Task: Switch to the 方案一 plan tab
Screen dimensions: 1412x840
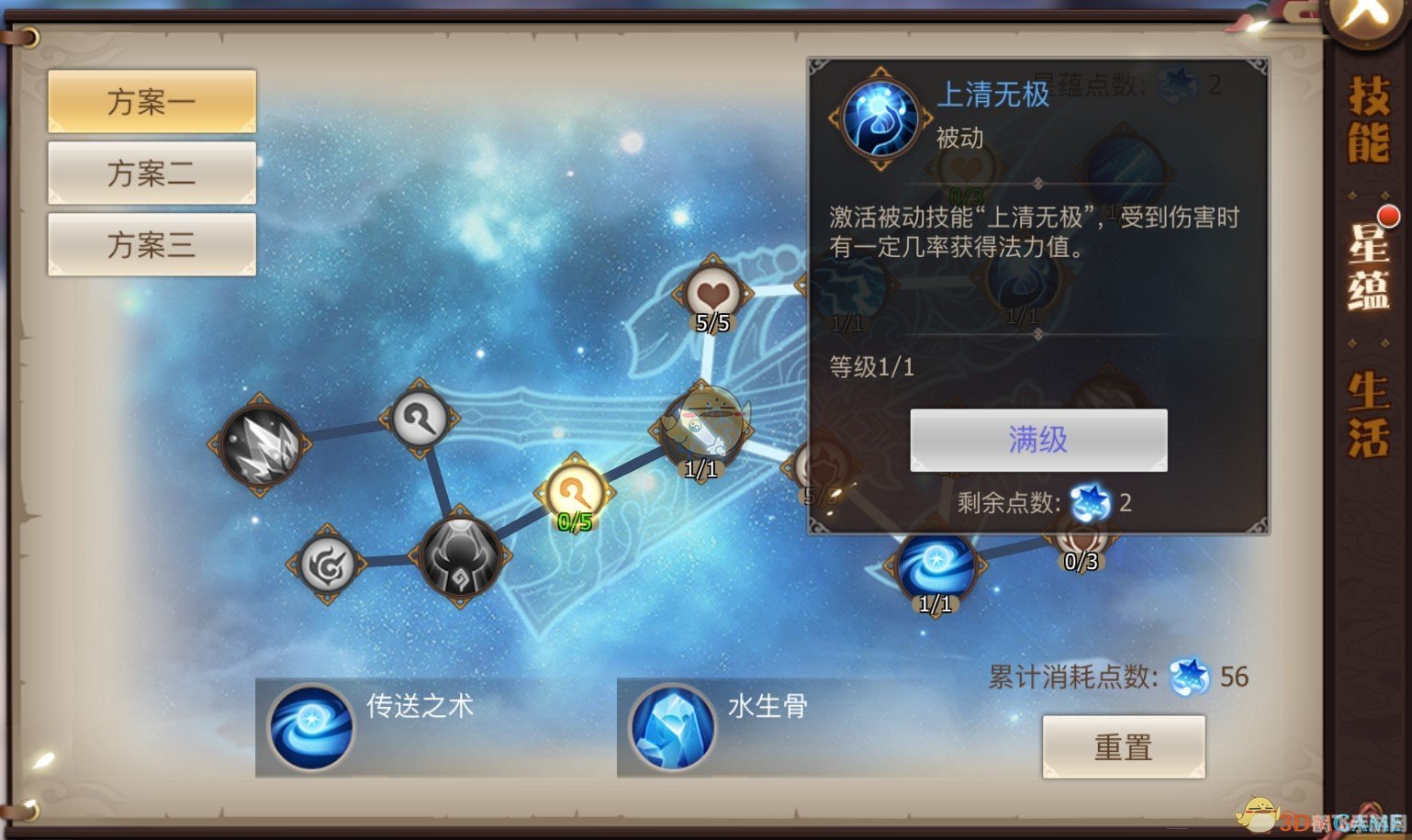Action: click(x=151, y=100)
